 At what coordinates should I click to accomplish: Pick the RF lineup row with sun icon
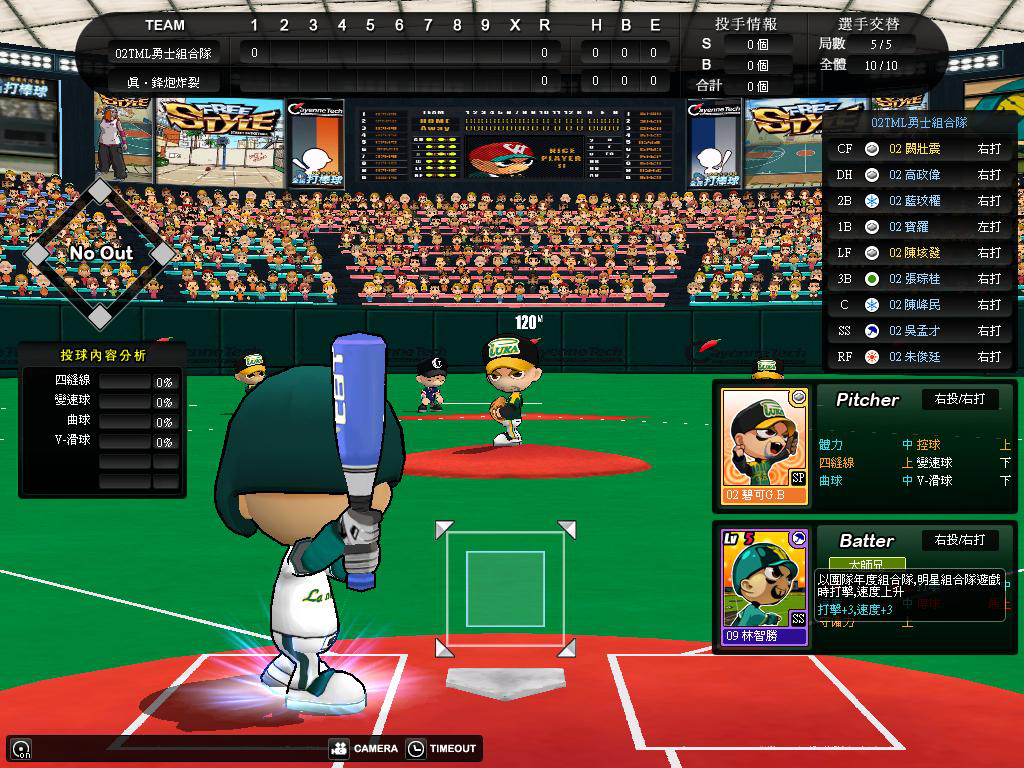pyautogui.click(x=918, y=357)
